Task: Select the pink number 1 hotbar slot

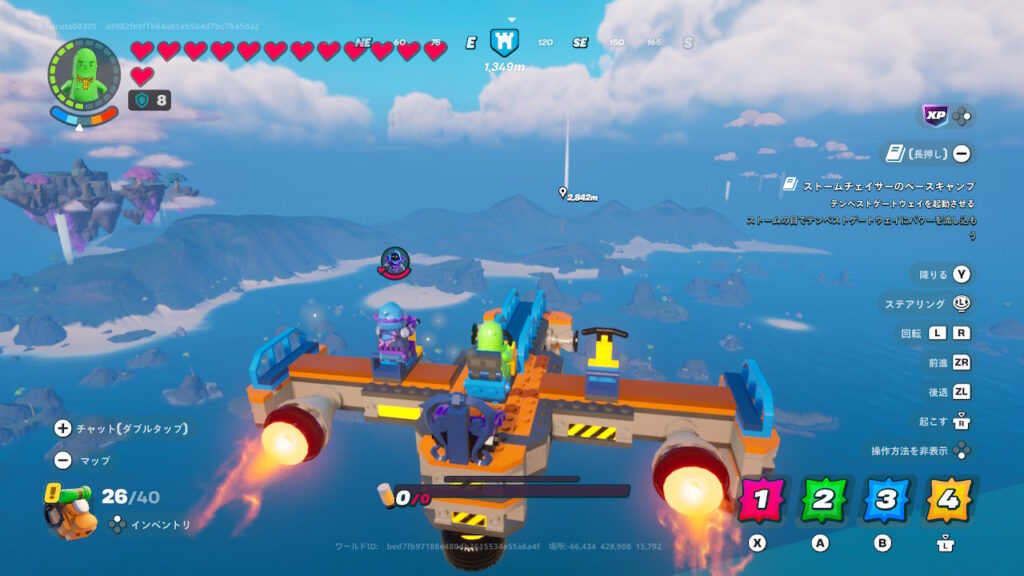Action: (x=762, y=501)
